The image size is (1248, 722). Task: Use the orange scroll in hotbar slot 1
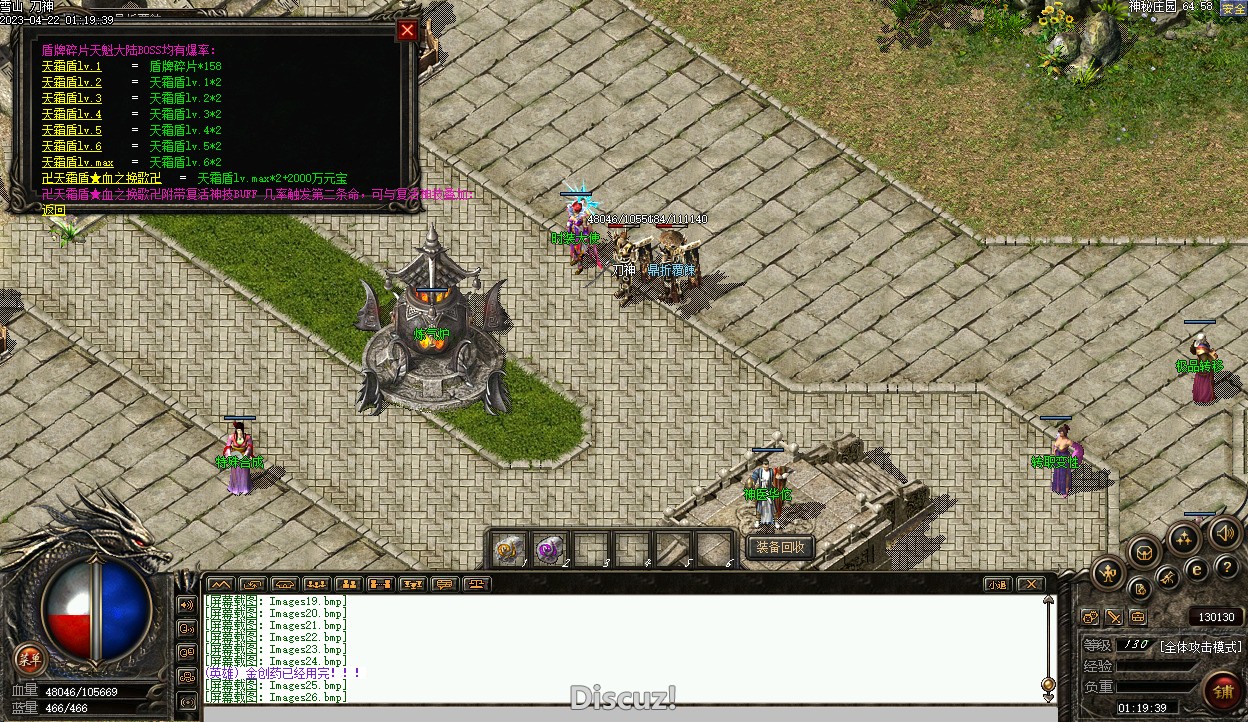pos(508,549)
